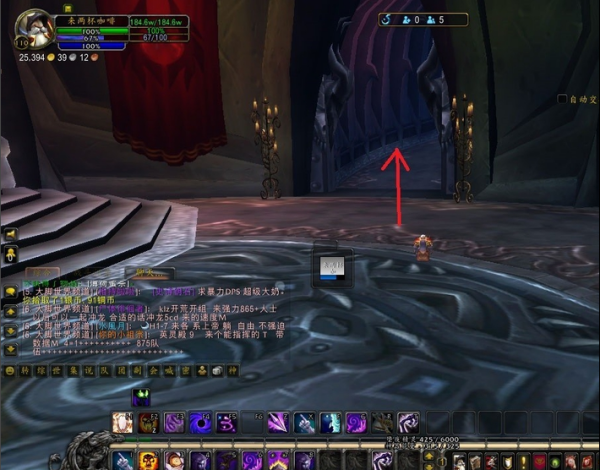Open the chat speech bubble menu
This screenshot has height=470, width=600.
pos(10,291)
